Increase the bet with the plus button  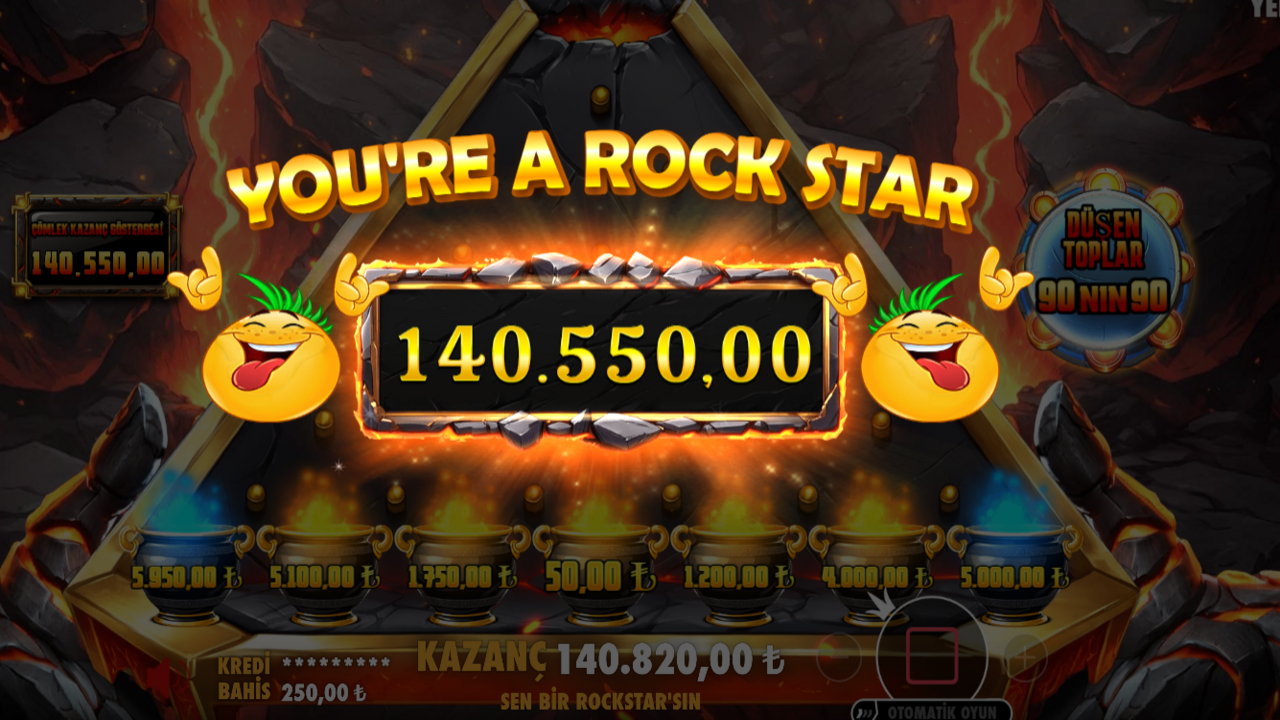pos(1025,658)
